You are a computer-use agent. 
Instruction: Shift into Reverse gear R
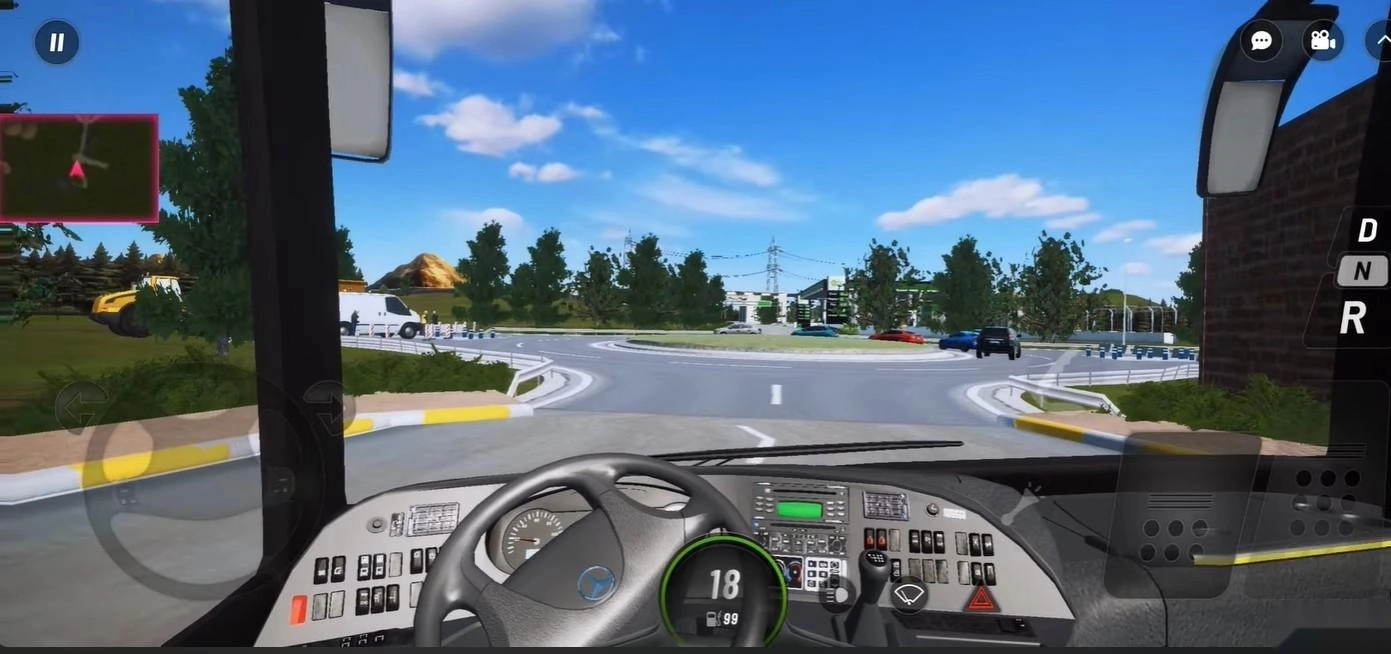1353,318
